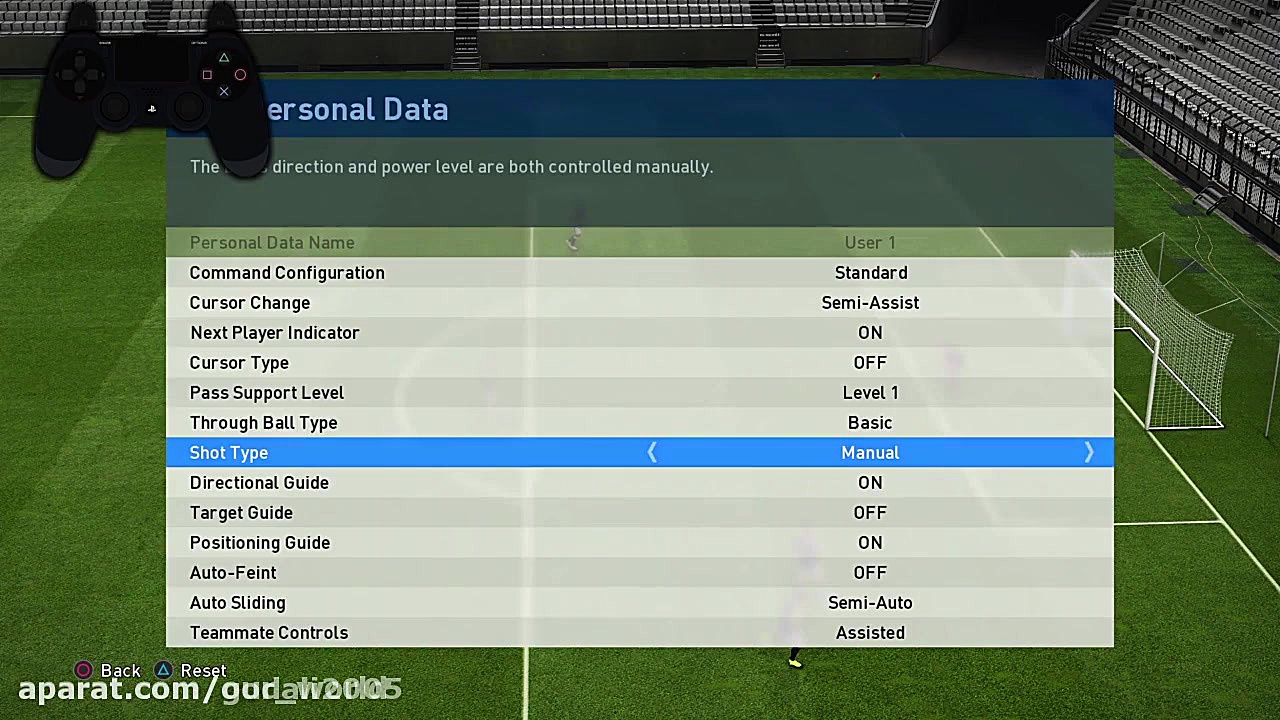Click the Triangle button on the controller overlay
This screenshot has width=1280, height=720.
(x=224, y=57)
